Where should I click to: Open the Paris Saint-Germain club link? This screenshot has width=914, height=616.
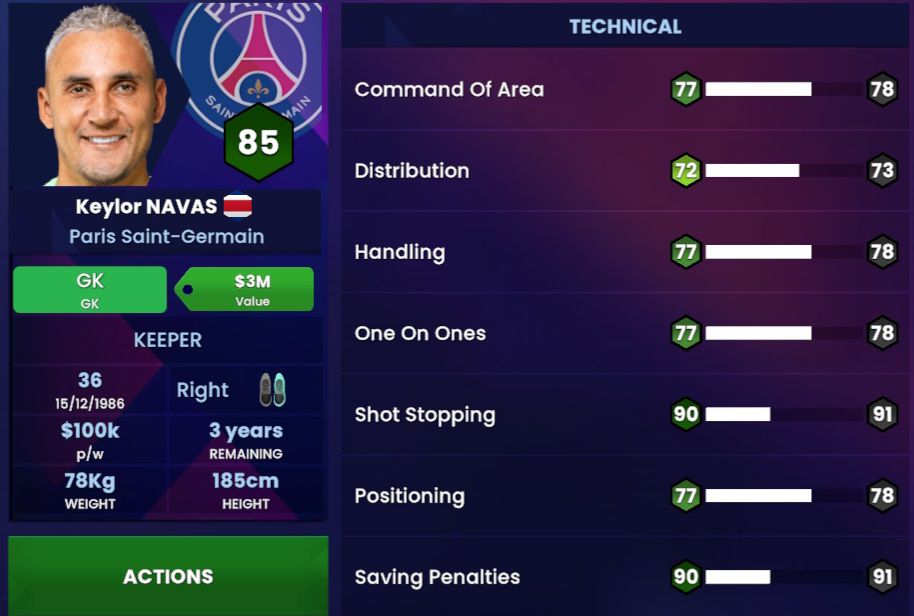167,237
